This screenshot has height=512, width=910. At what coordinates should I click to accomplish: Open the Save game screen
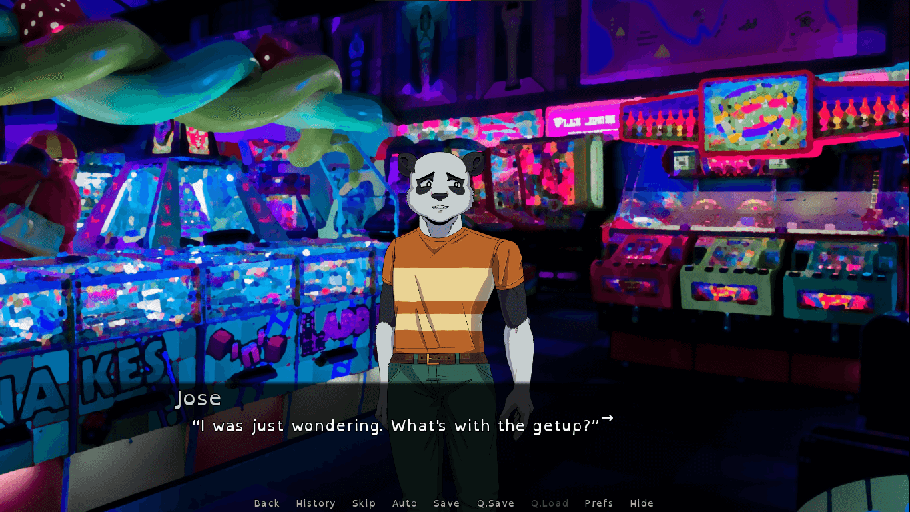click(446, 503)
